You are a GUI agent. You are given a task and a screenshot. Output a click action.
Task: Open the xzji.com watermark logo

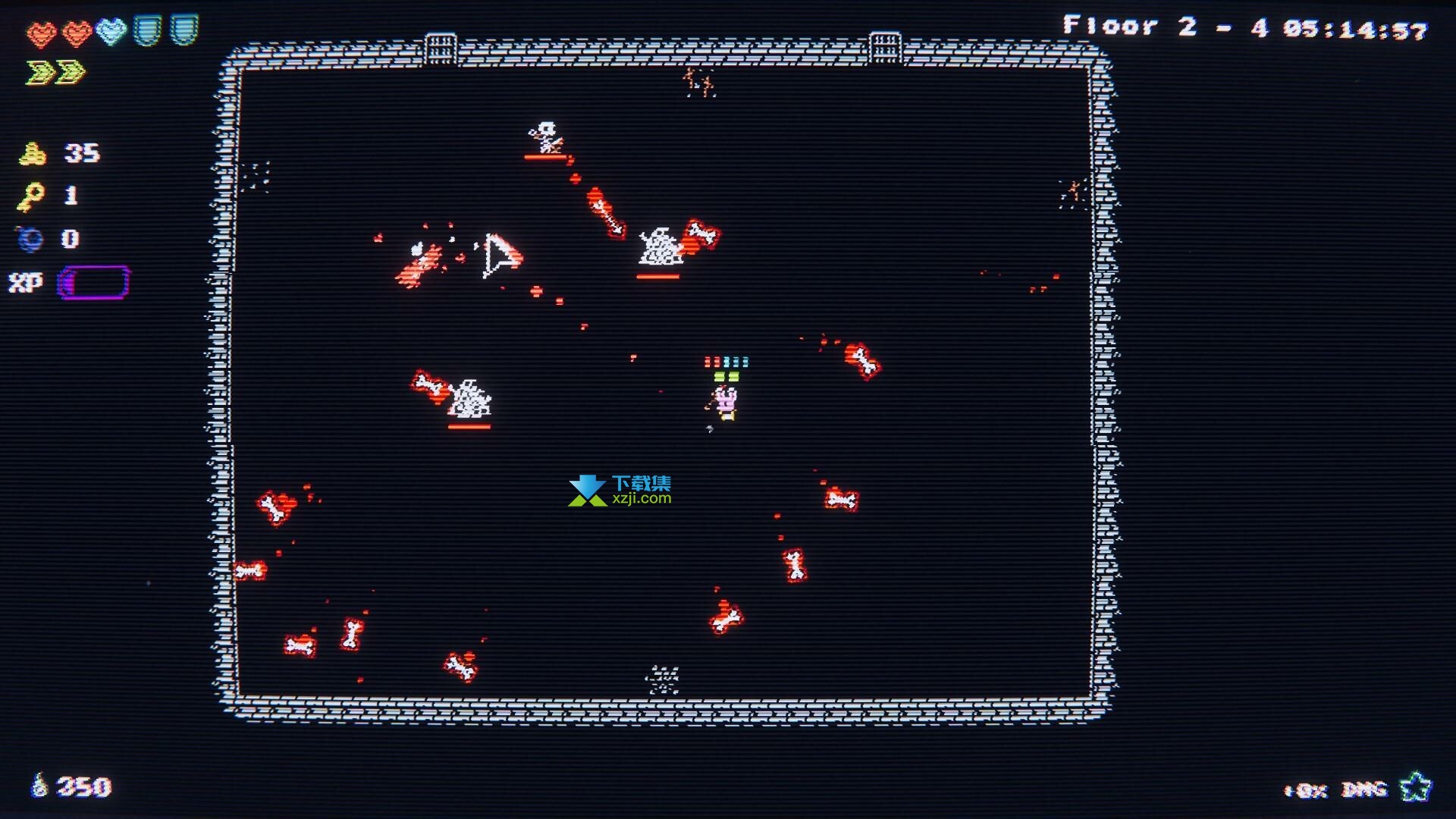click(620, 491)
